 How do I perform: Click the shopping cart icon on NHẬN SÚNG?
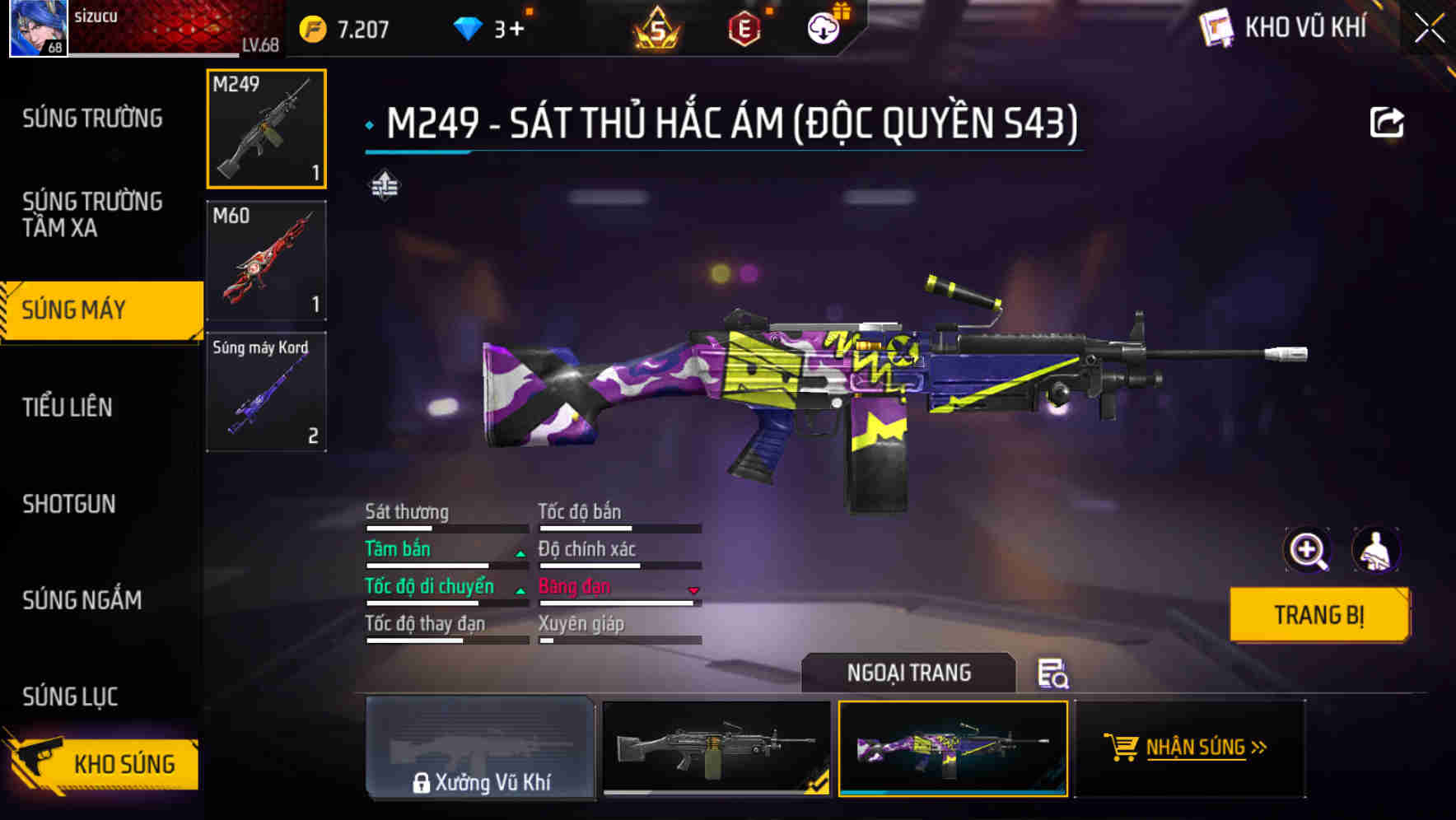click(x=1122, y=748)
